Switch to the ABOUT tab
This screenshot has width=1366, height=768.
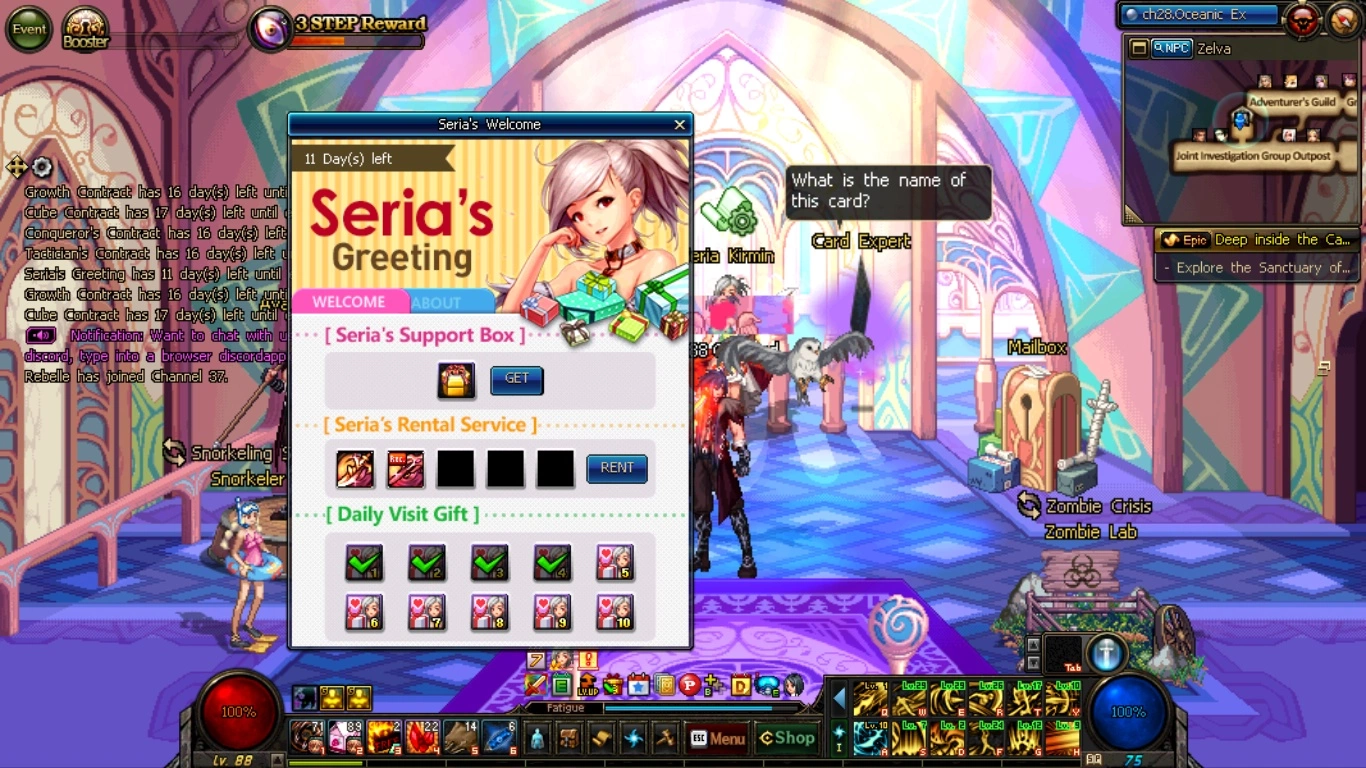pos(437,302)
